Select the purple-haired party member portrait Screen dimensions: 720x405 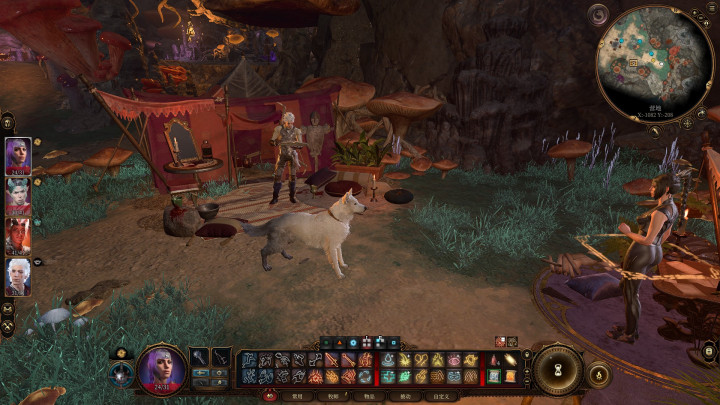[x=18, y=155]
